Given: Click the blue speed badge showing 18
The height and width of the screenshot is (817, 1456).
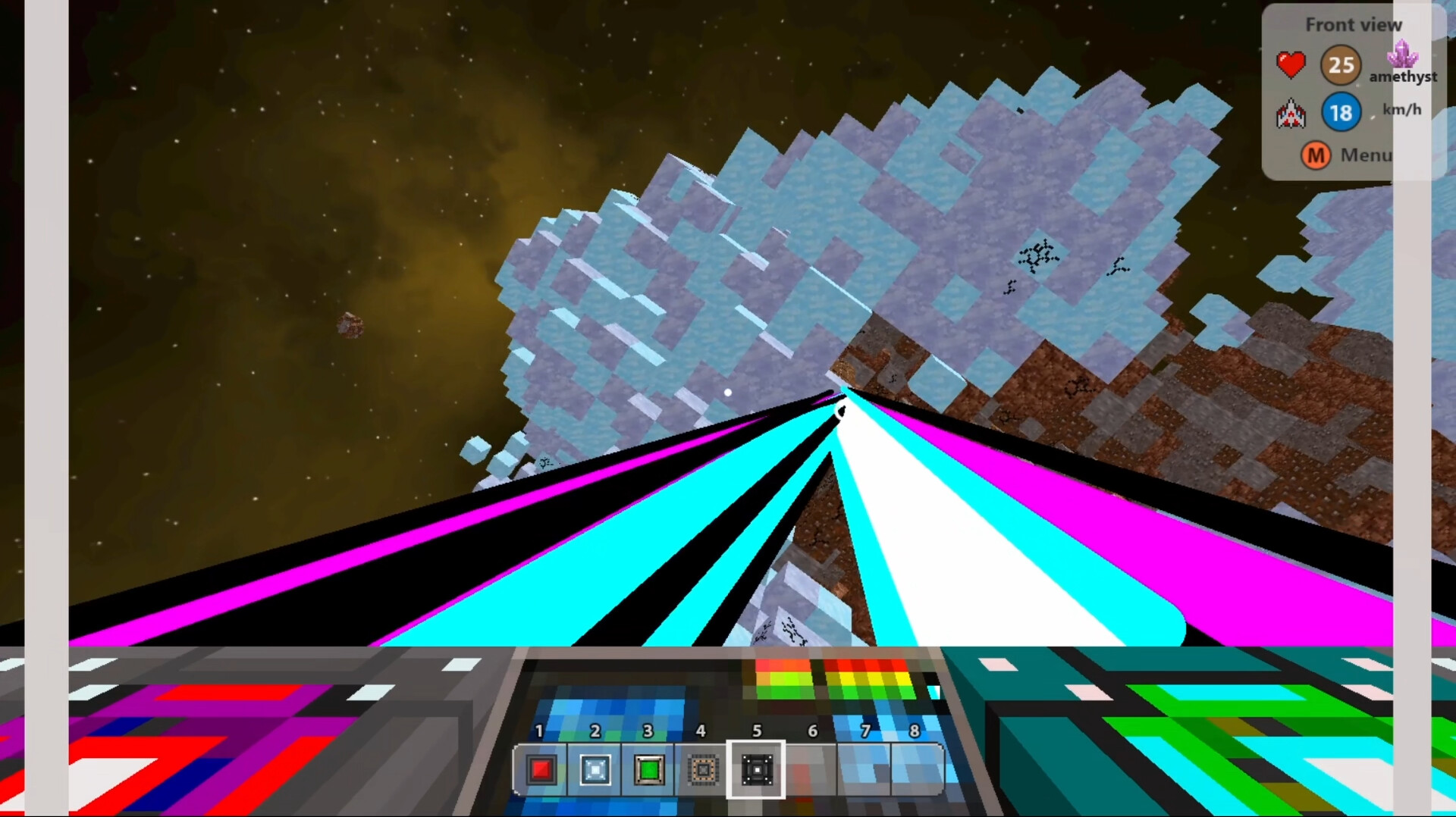Looking at the screenshot, I should click(1341, 112).
